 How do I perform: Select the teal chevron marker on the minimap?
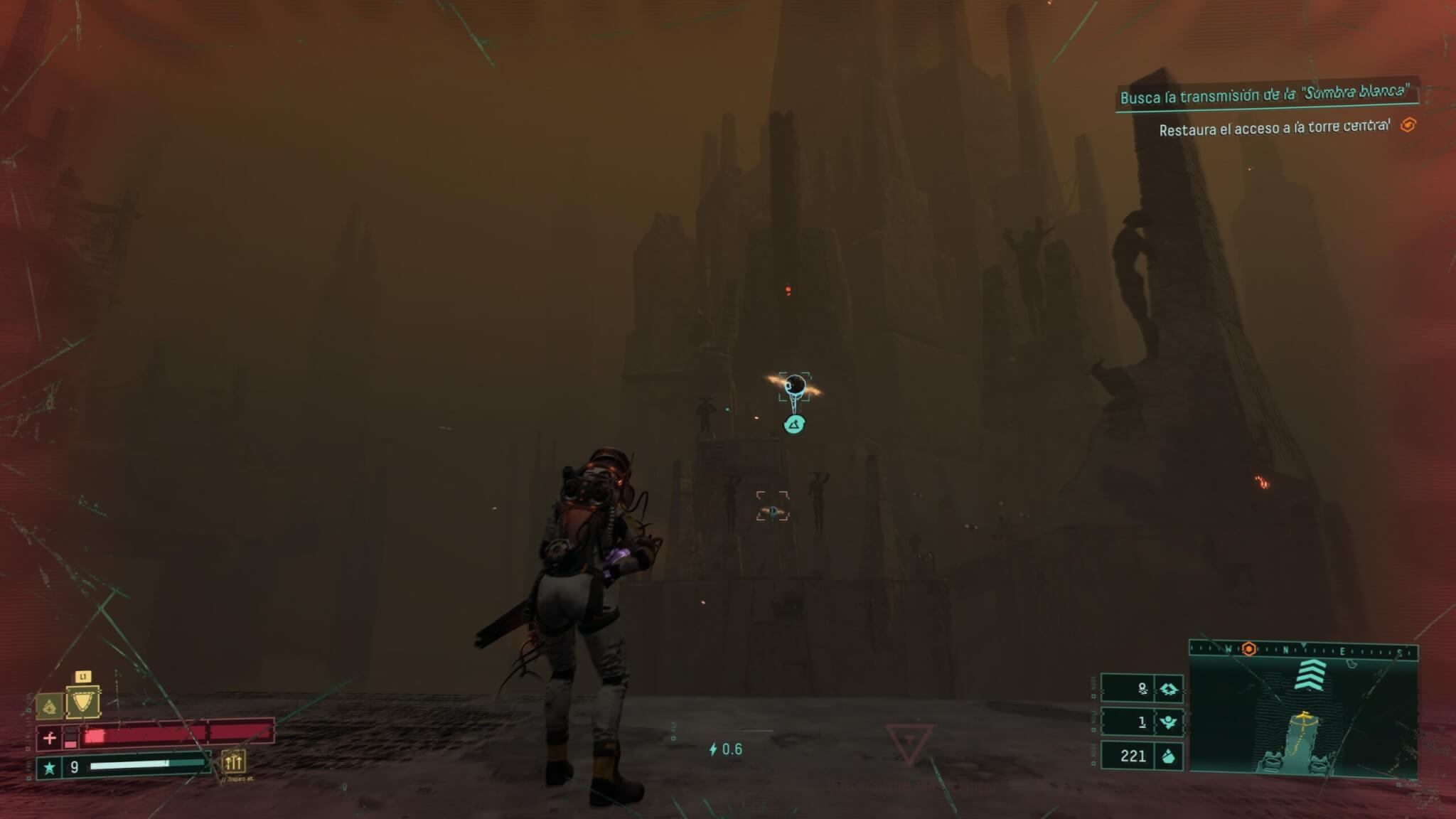(x=1310, y=675)
